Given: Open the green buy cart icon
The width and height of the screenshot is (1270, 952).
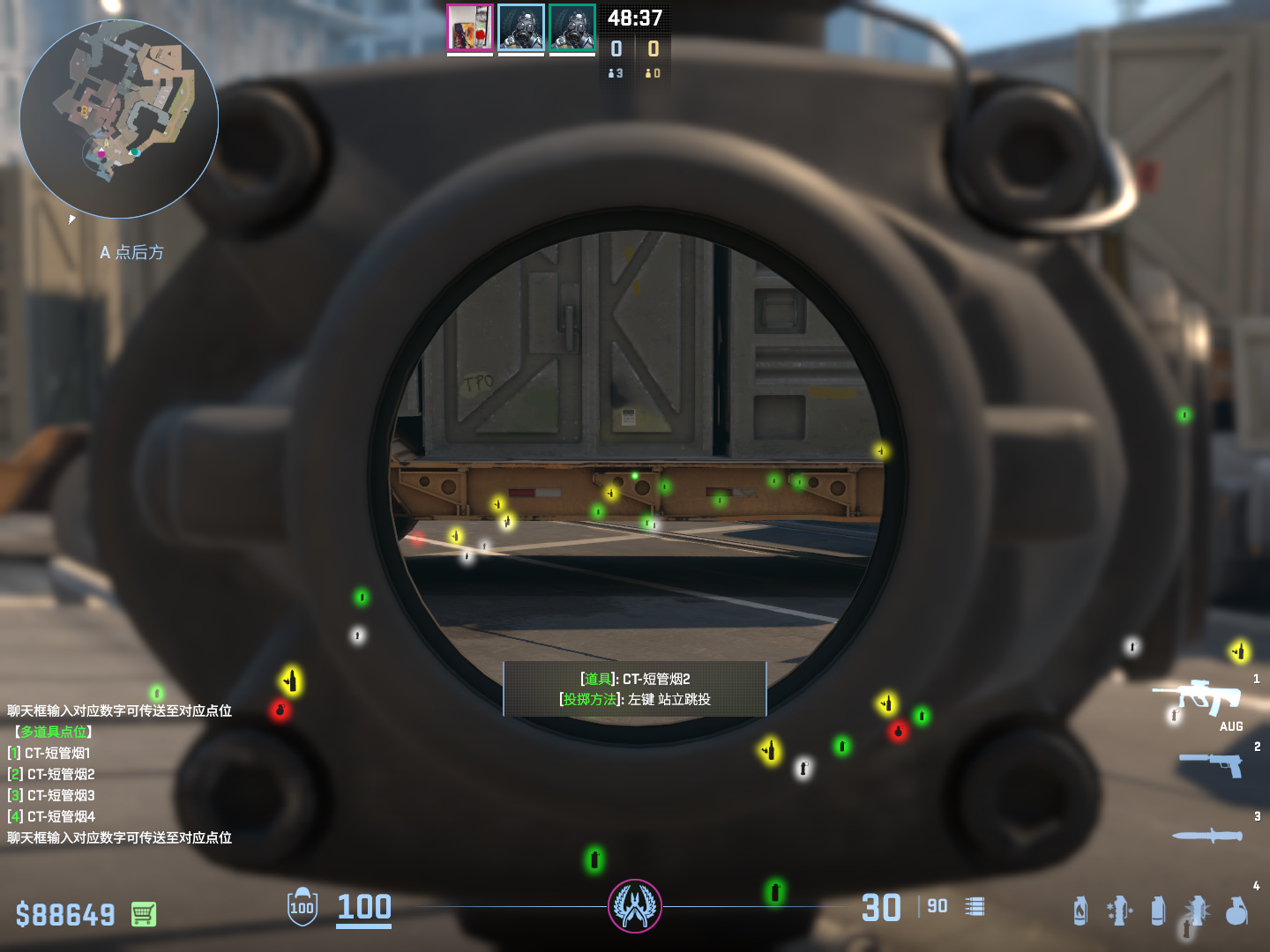Looking at the screenshot, I should pos(144,914).
